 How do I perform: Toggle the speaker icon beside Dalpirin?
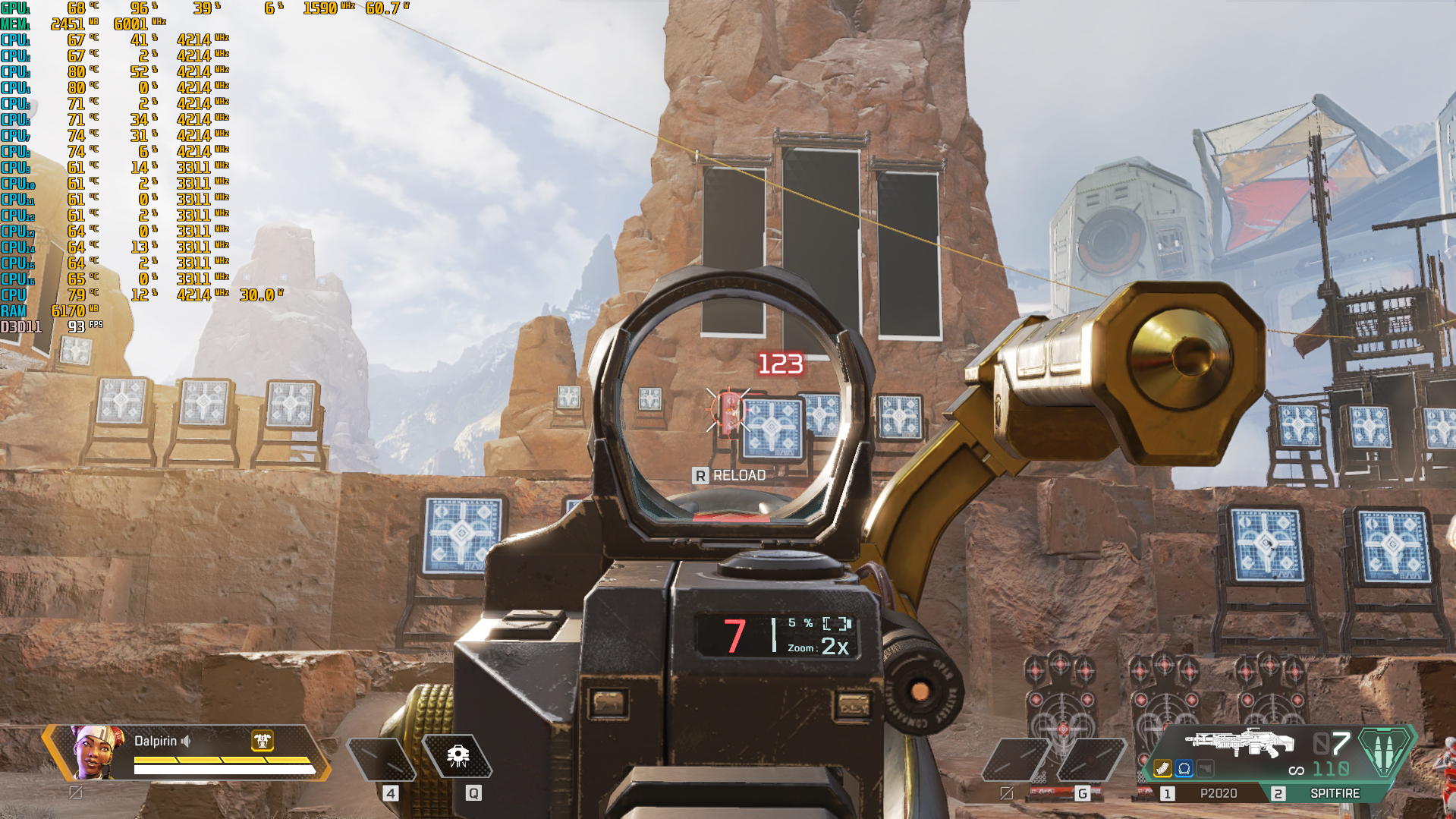click(x=186, y=741)
